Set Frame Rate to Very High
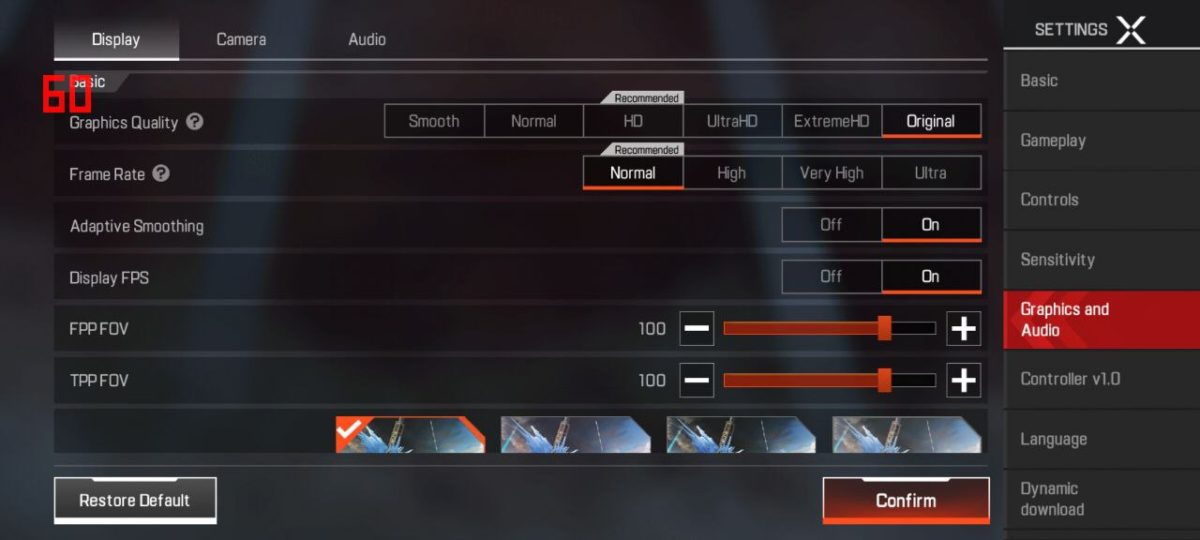 pos(831,173)
